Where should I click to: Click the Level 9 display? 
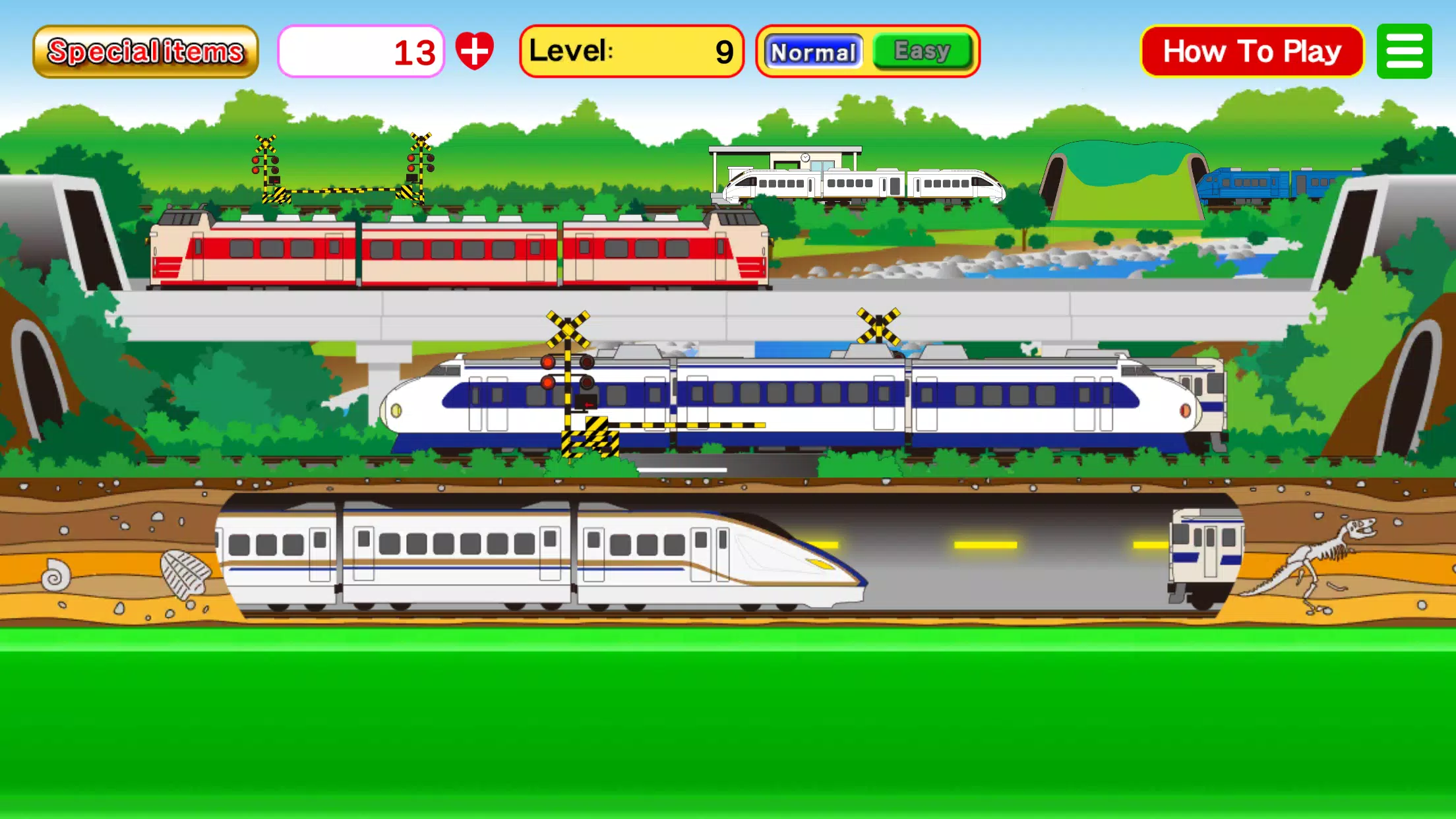632,51
